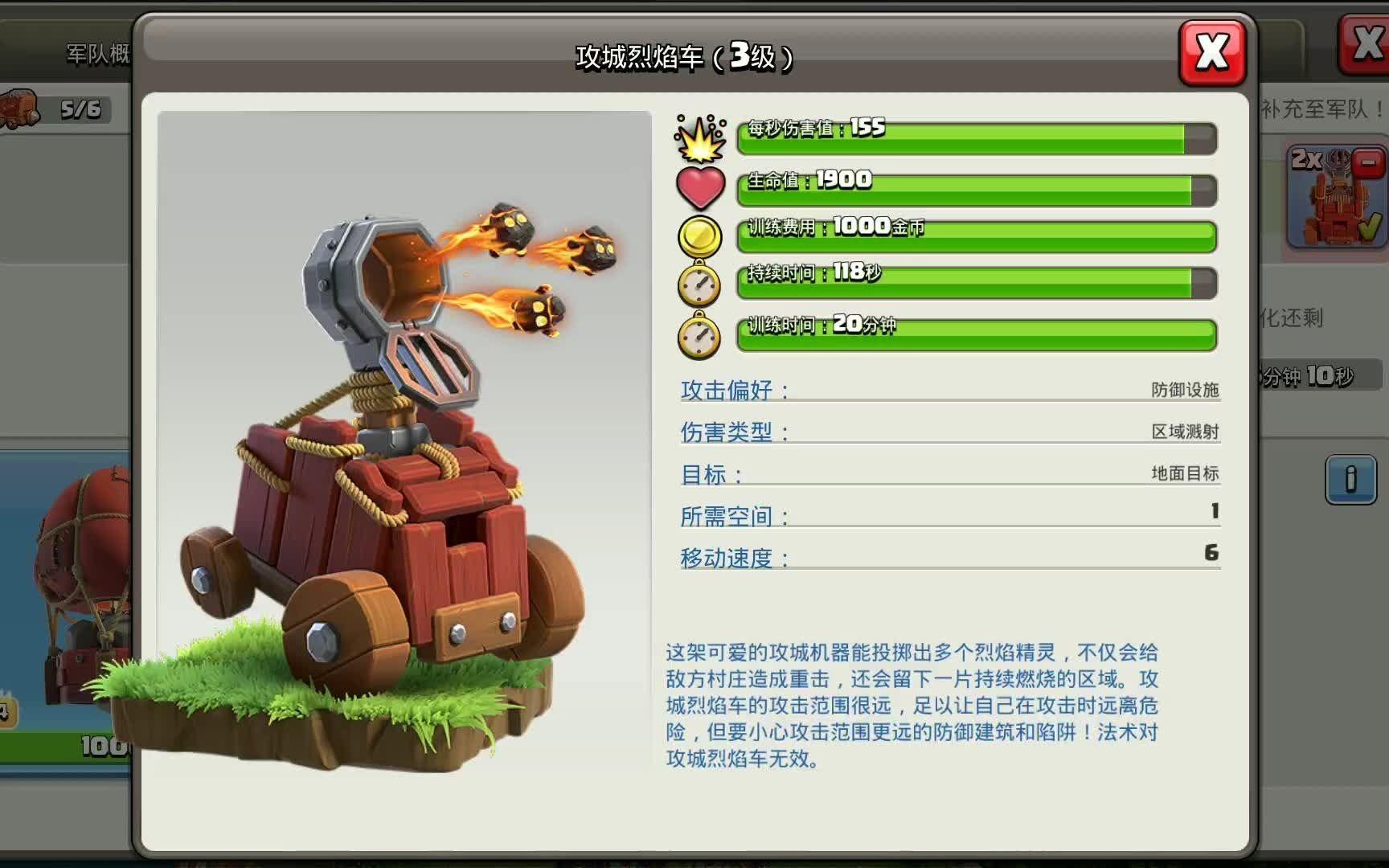Click the 攻城烈焰车（3级）dialog title

coord(685,55)
